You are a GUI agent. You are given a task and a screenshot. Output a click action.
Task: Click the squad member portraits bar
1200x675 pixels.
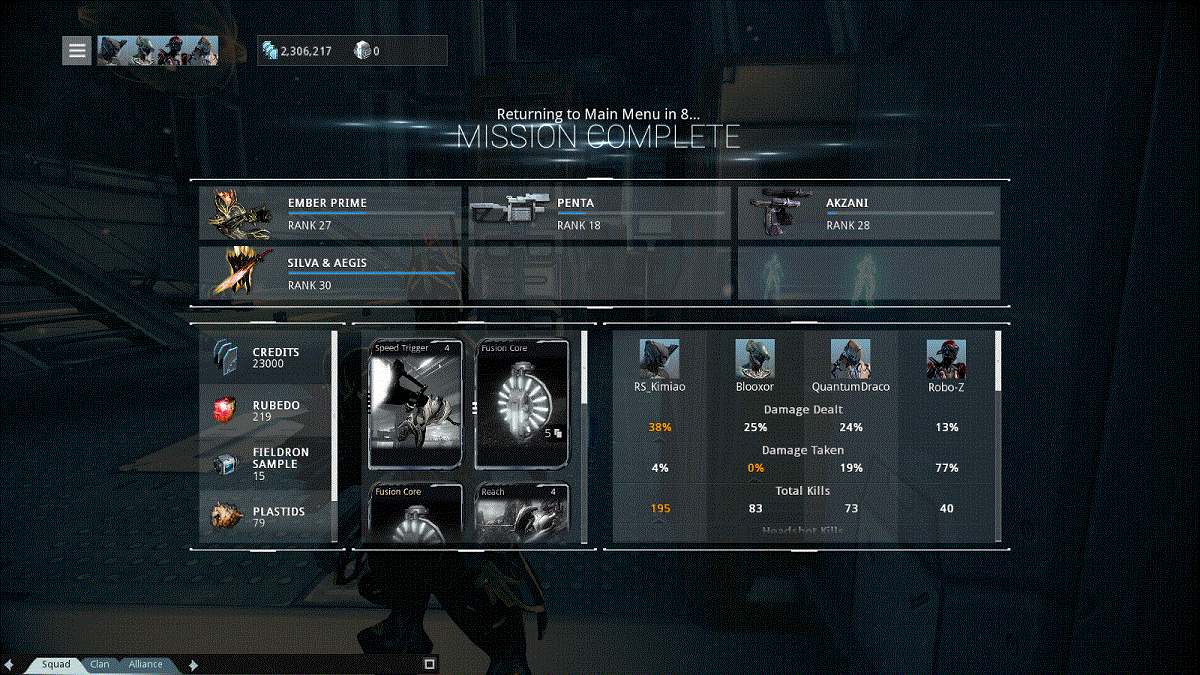[x=158, y=50]
